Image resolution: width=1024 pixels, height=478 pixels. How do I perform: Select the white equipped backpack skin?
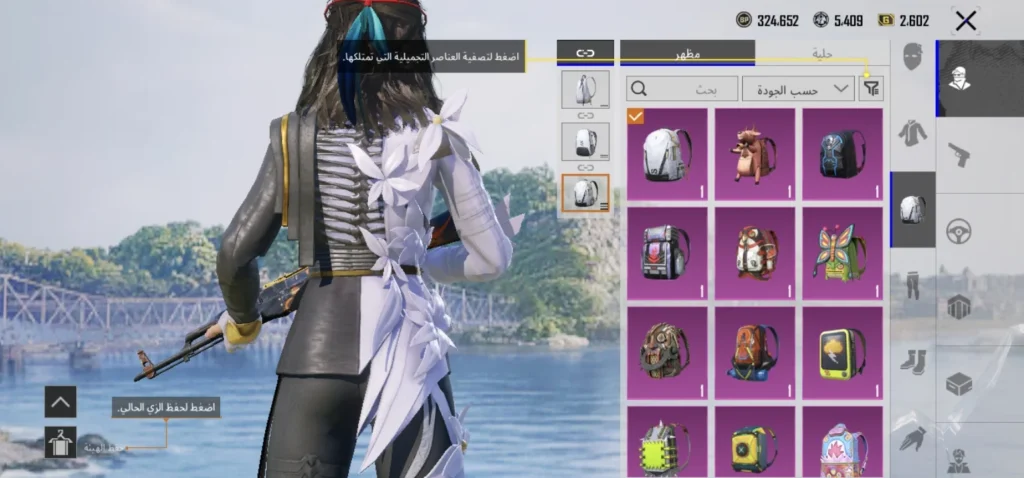point(667,154)
